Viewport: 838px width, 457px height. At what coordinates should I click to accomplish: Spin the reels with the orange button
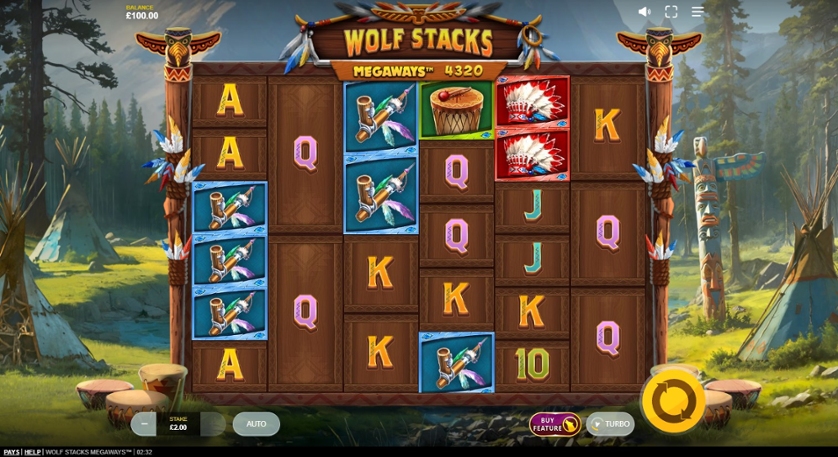click(673, 400)
